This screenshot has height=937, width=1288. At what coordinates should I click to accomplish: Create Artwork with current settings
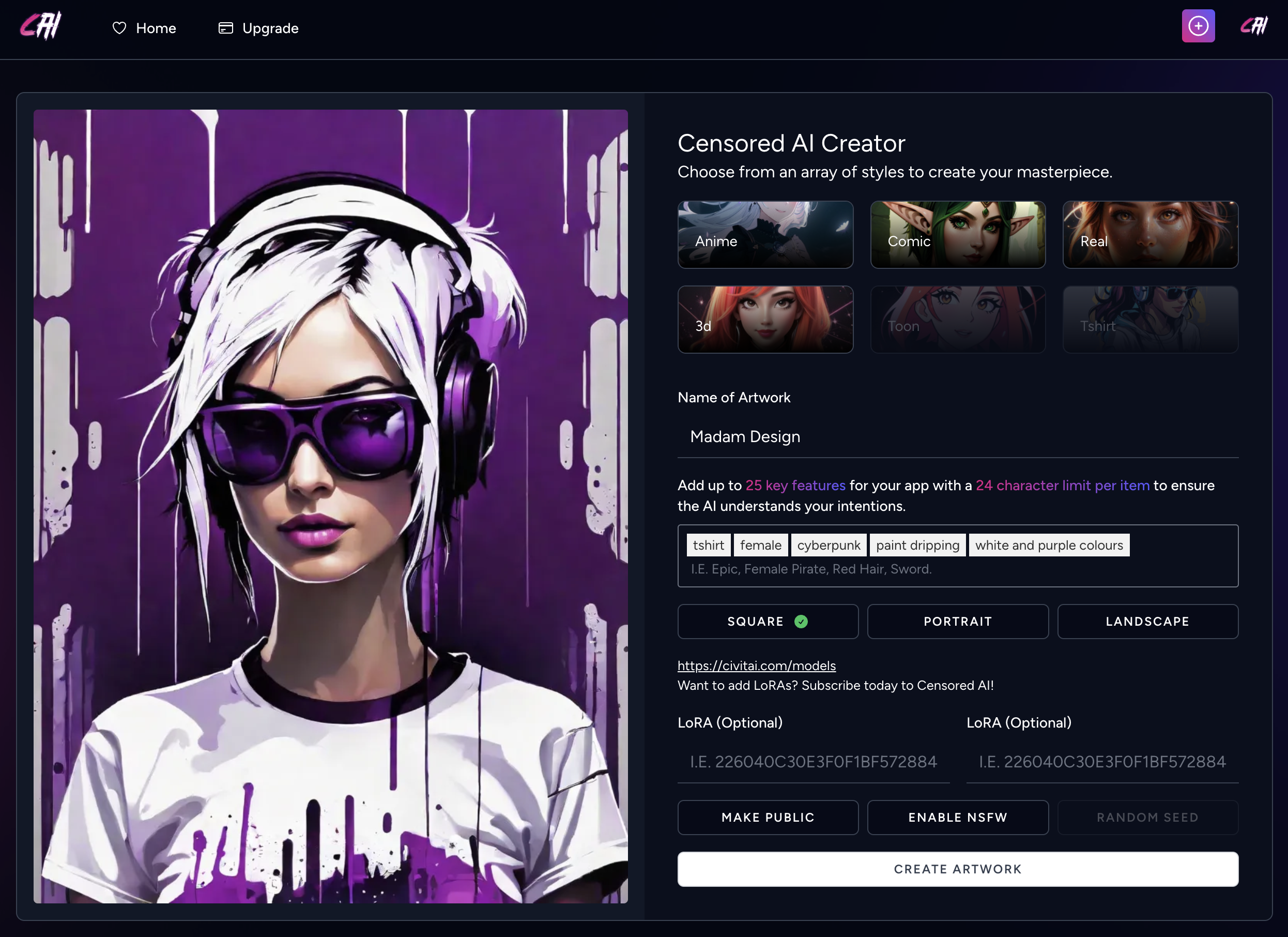point(958,869)
